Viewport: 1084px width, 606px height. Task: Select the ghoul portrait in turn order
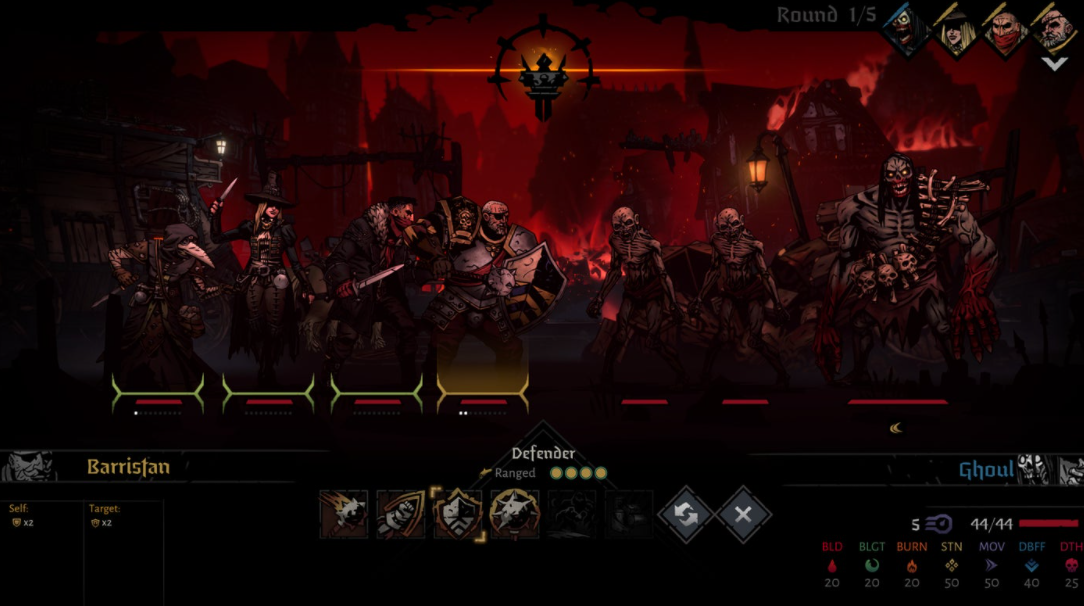[906, 29]
